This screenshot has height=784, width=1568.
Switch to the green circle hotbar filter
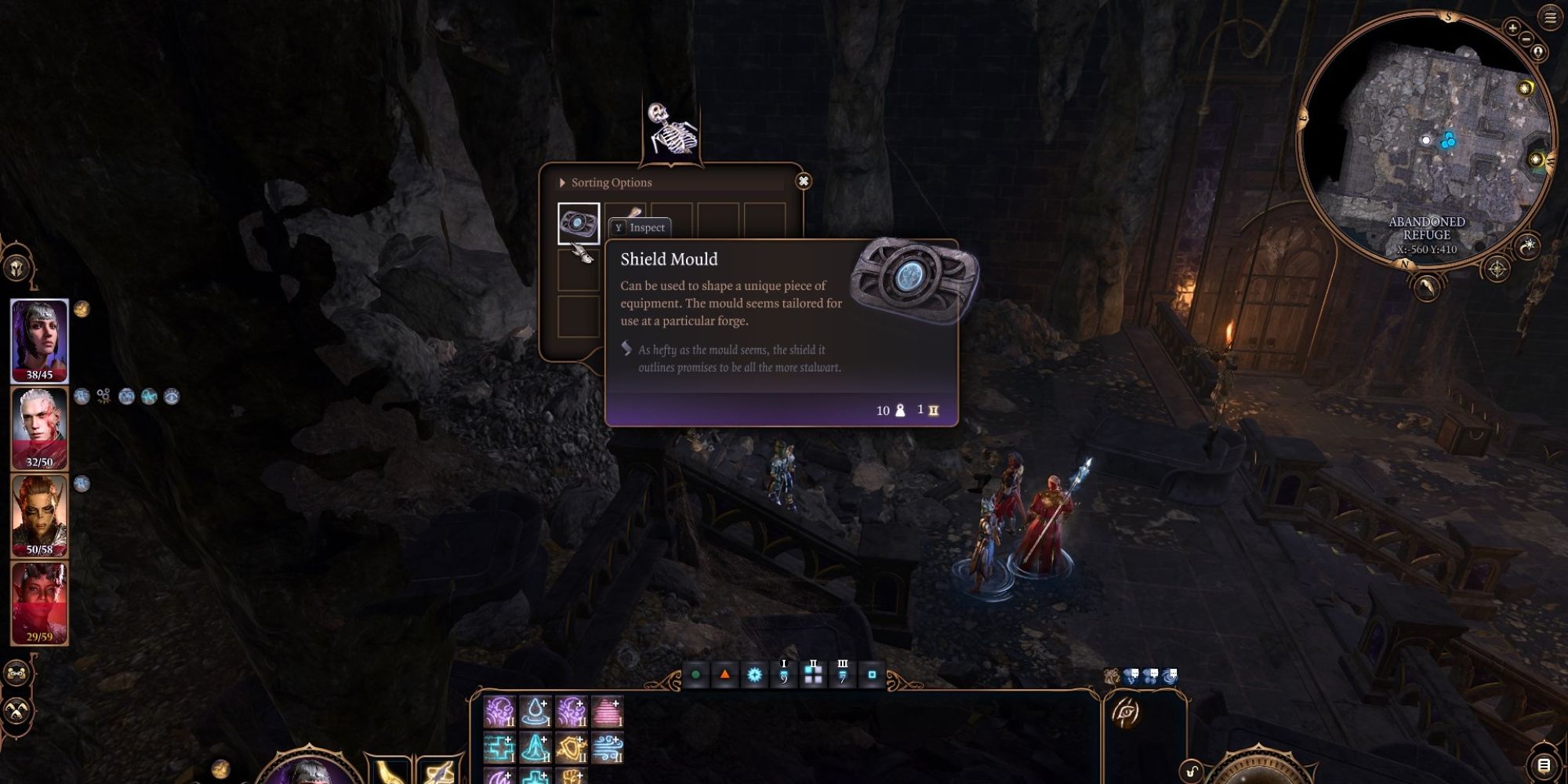click(695, 674)
